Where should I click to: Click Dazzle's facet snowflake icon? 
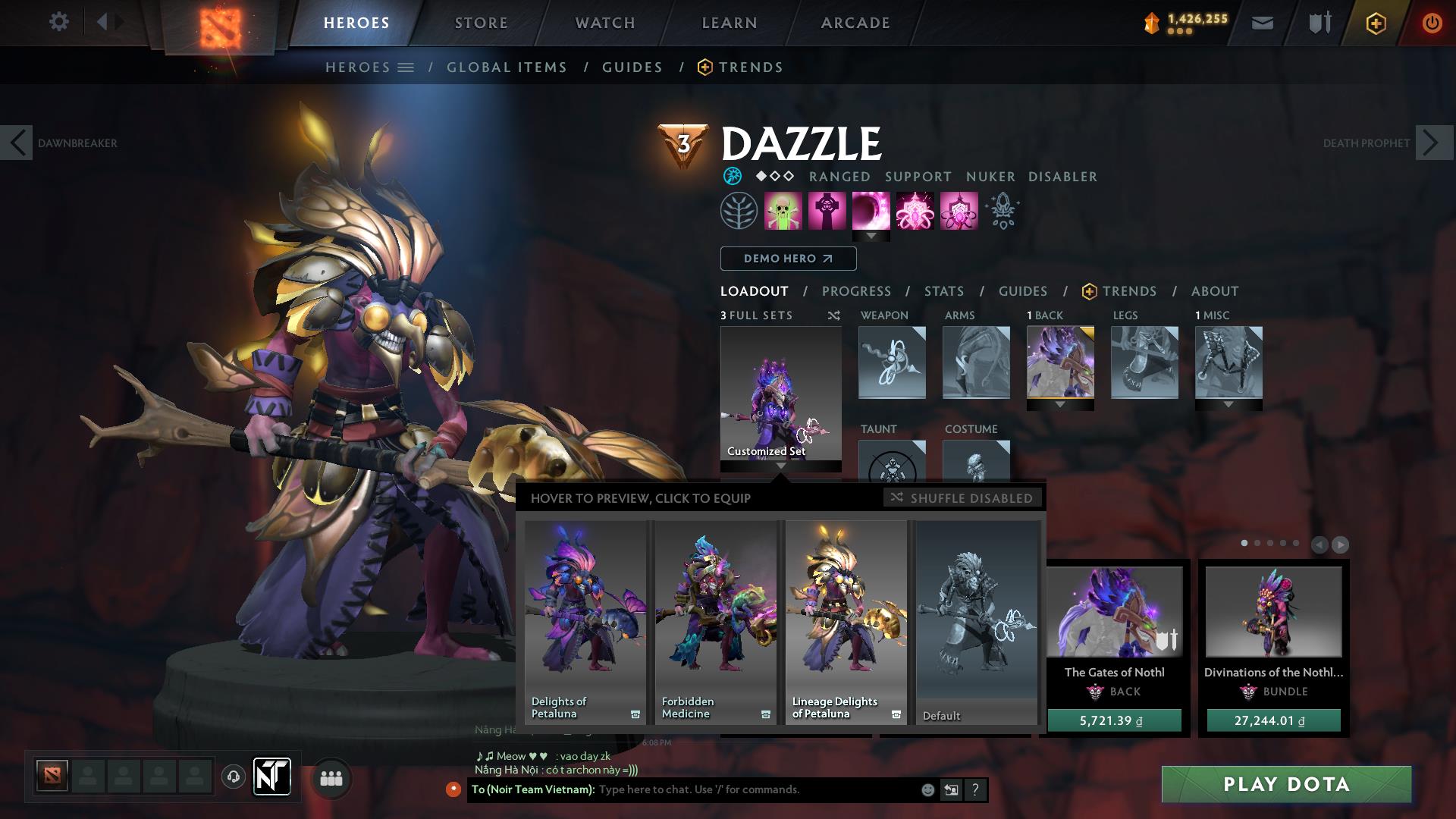[x=732, y=176]
